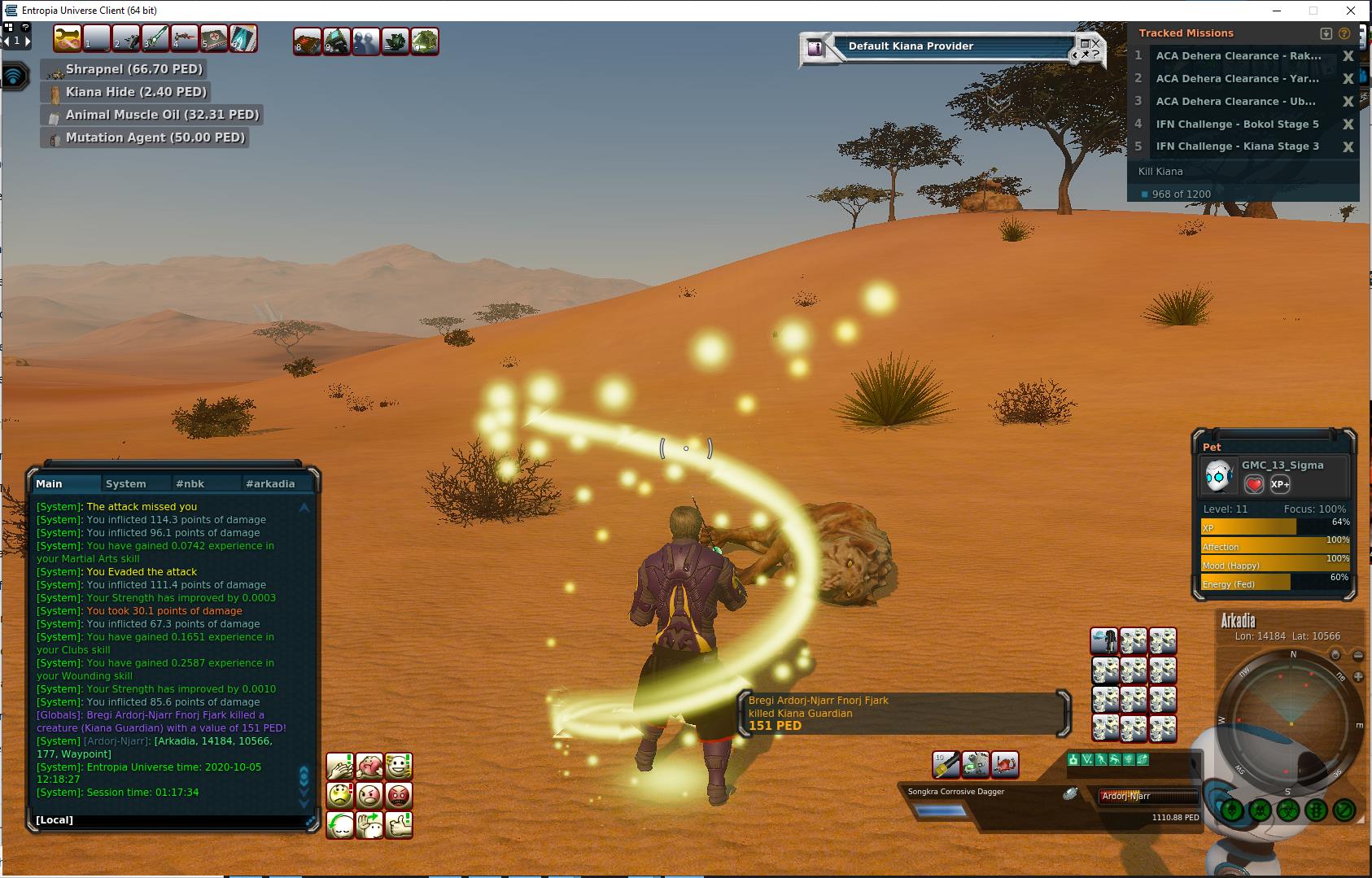This screenshot has width=1372, height=878.
Task: Select the #nbk chat tab
Action: tap(190, 483)
